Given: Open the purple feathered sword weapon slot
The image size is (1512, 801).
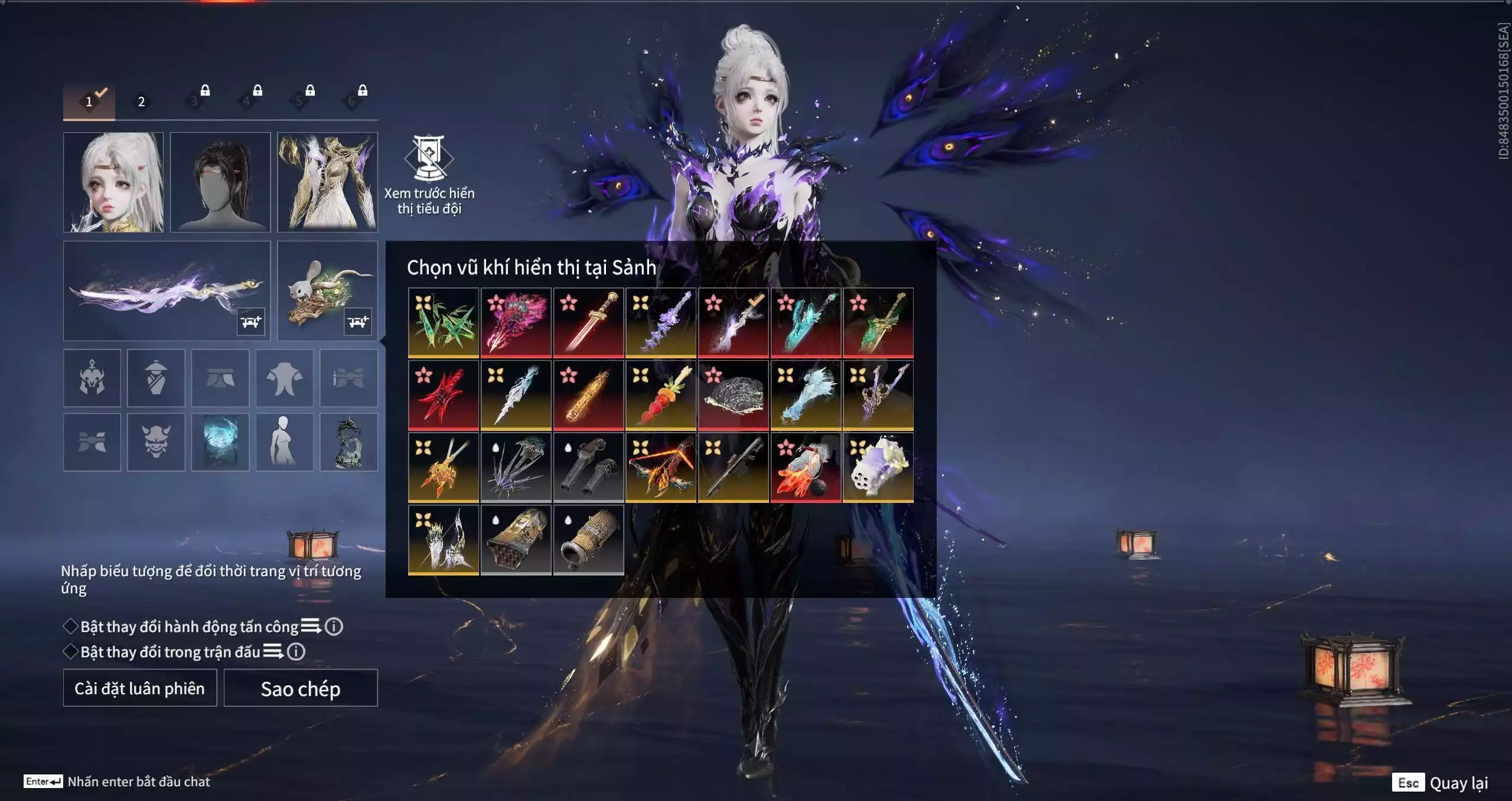Looking at the screenshot, I should (x=166, y=290).
